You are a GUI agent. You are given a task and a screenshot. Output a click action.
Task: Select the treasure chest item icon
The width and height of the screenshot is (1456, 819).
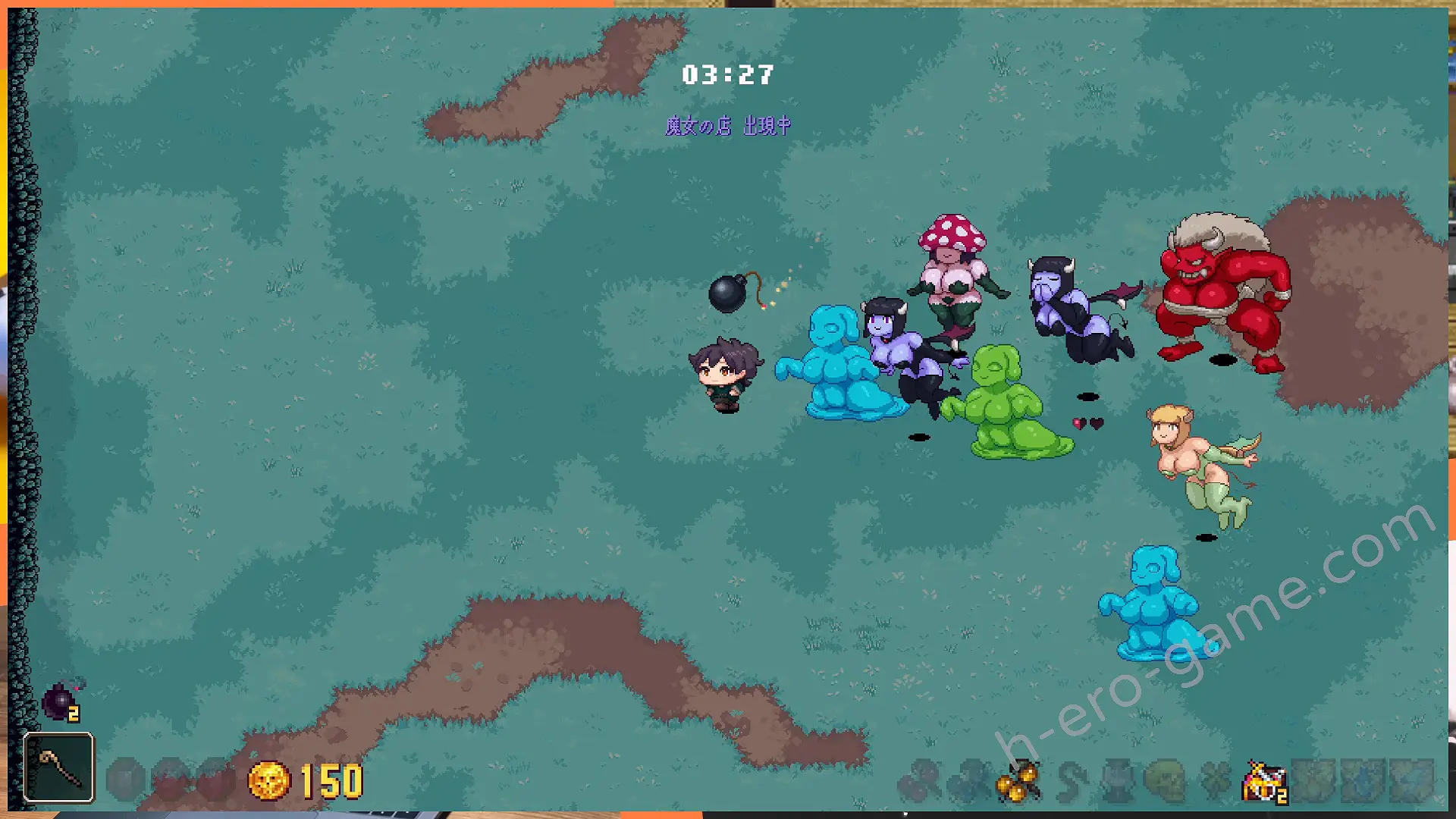[x=1263, y=782]
